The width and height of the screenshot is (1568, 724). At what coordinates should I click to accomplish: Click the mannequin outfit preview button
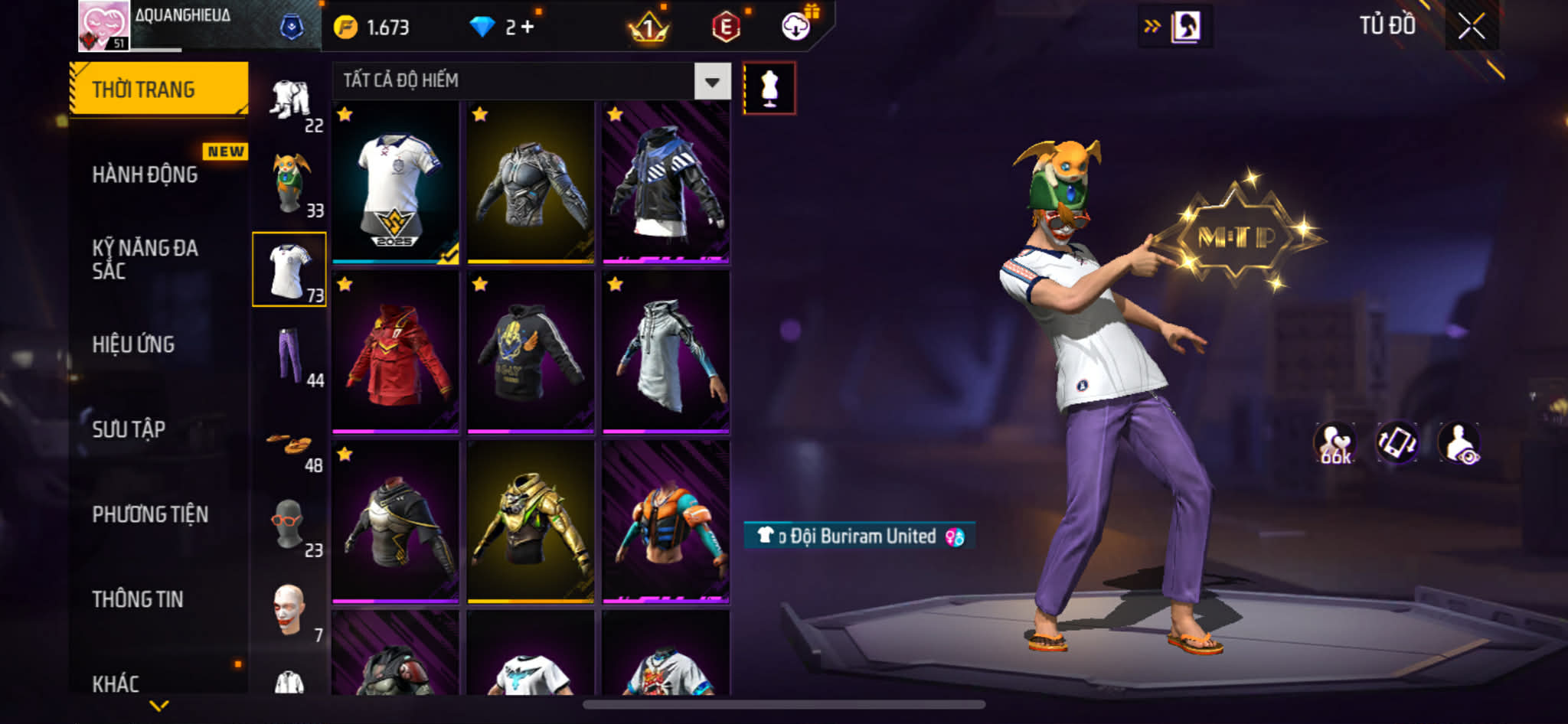click(x=769, y=89)
